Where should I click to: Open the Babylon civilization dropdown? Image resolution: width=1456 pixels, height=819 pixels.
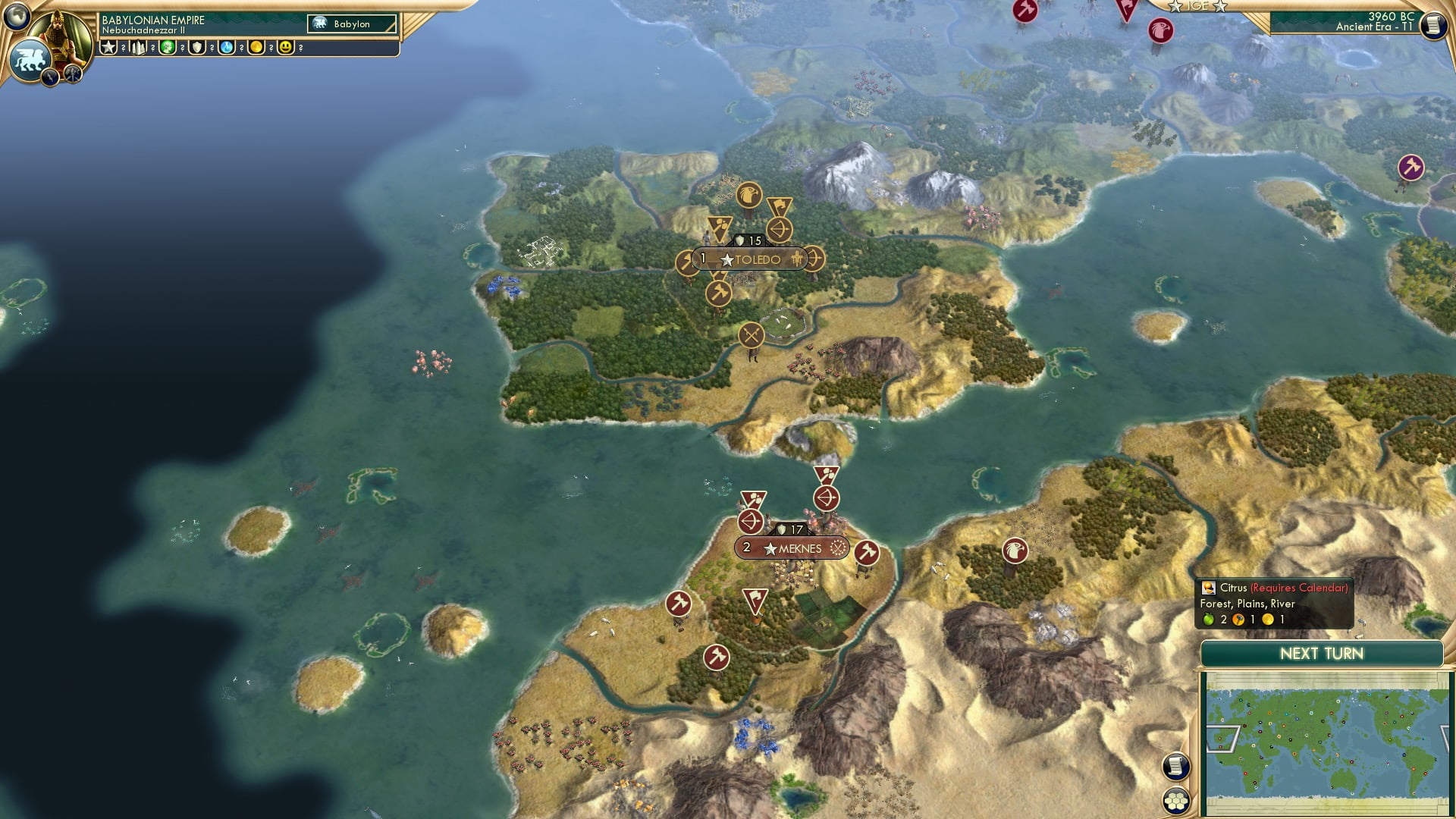coord(349,24)
